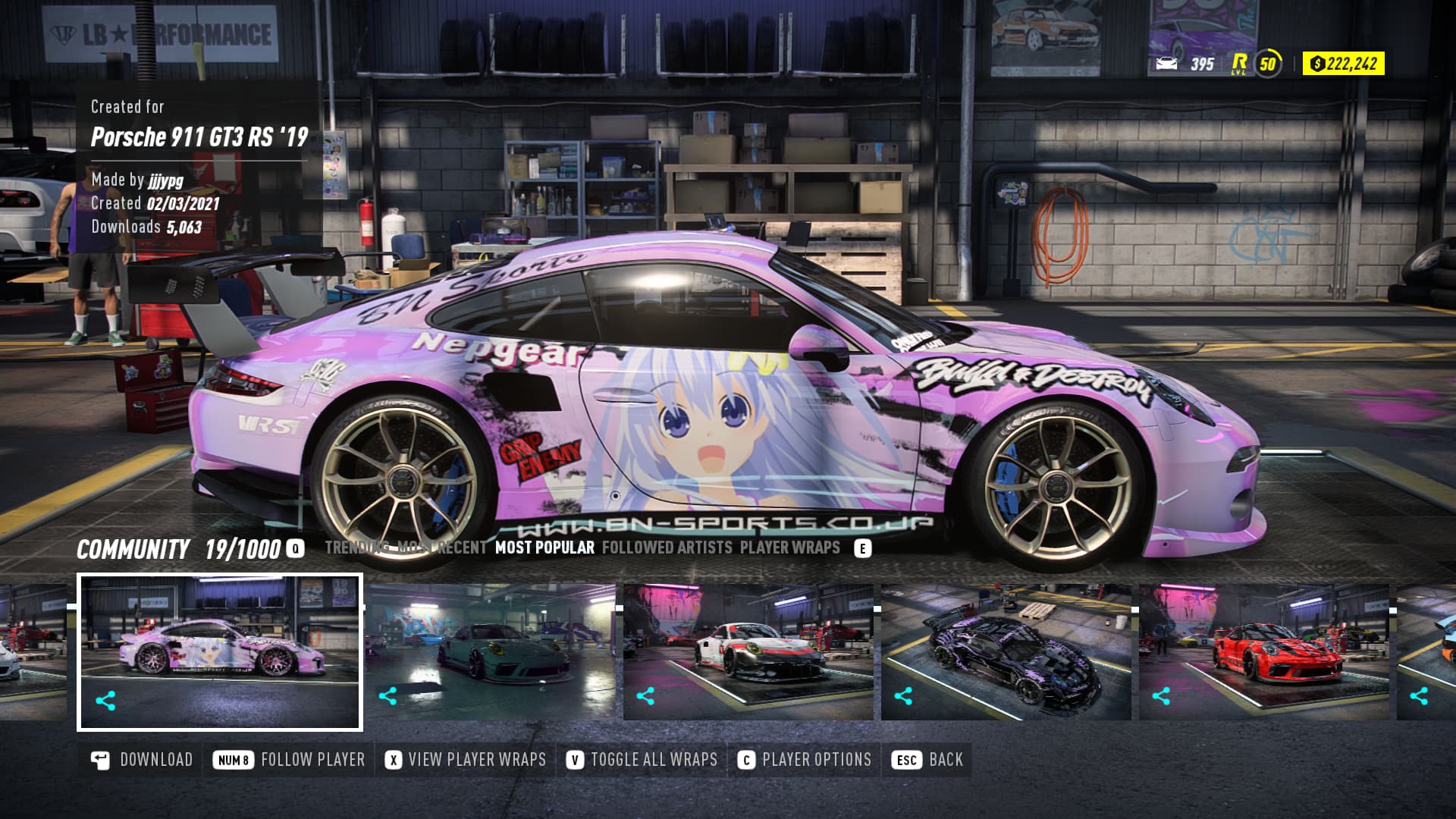The width and height of the screenshot is (1456, 819).
Task: Download the selected wrap
Action: [x=142, y=760]
